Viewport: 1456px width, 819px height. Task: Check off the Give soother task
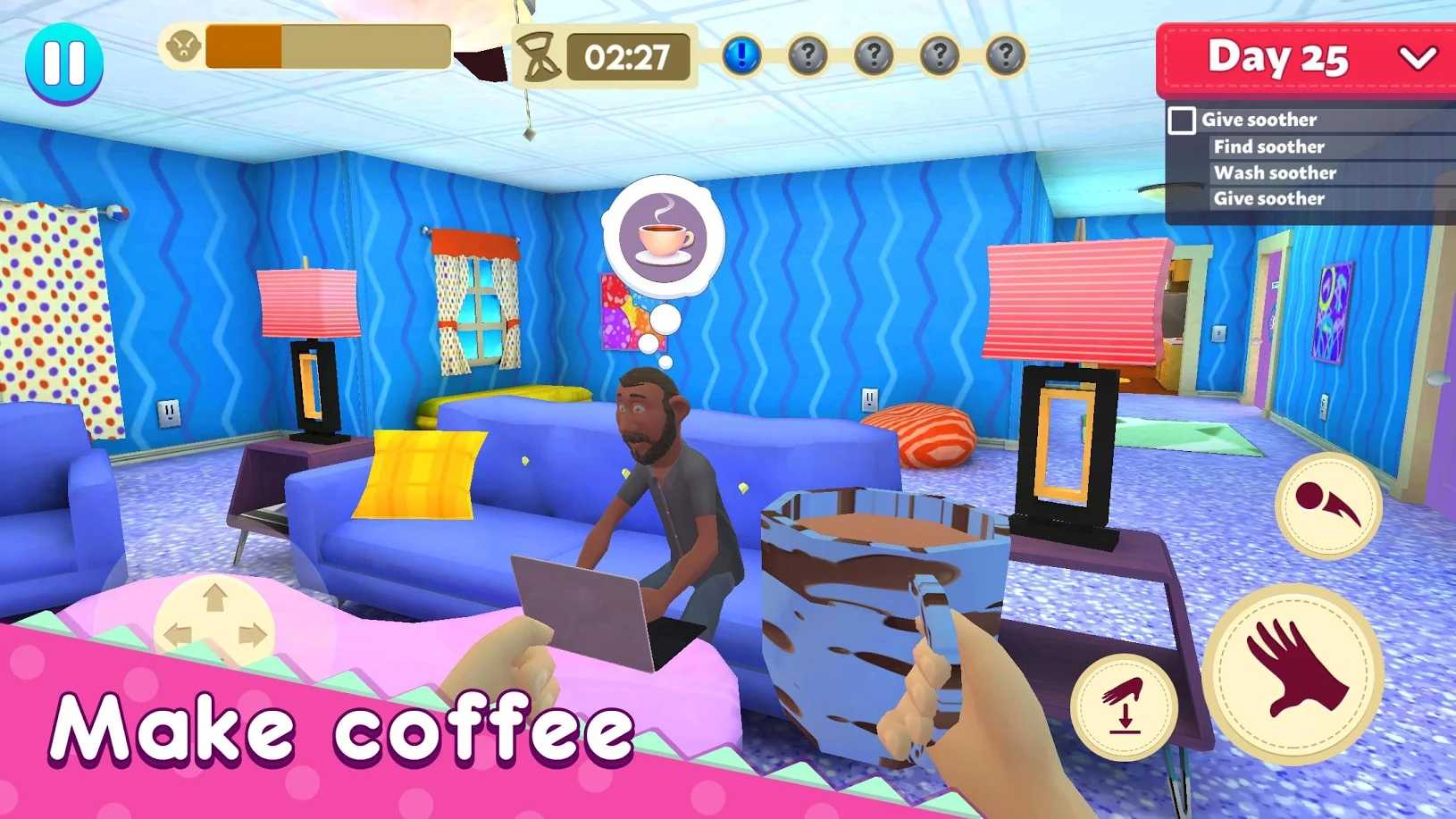pos(1184,119)
